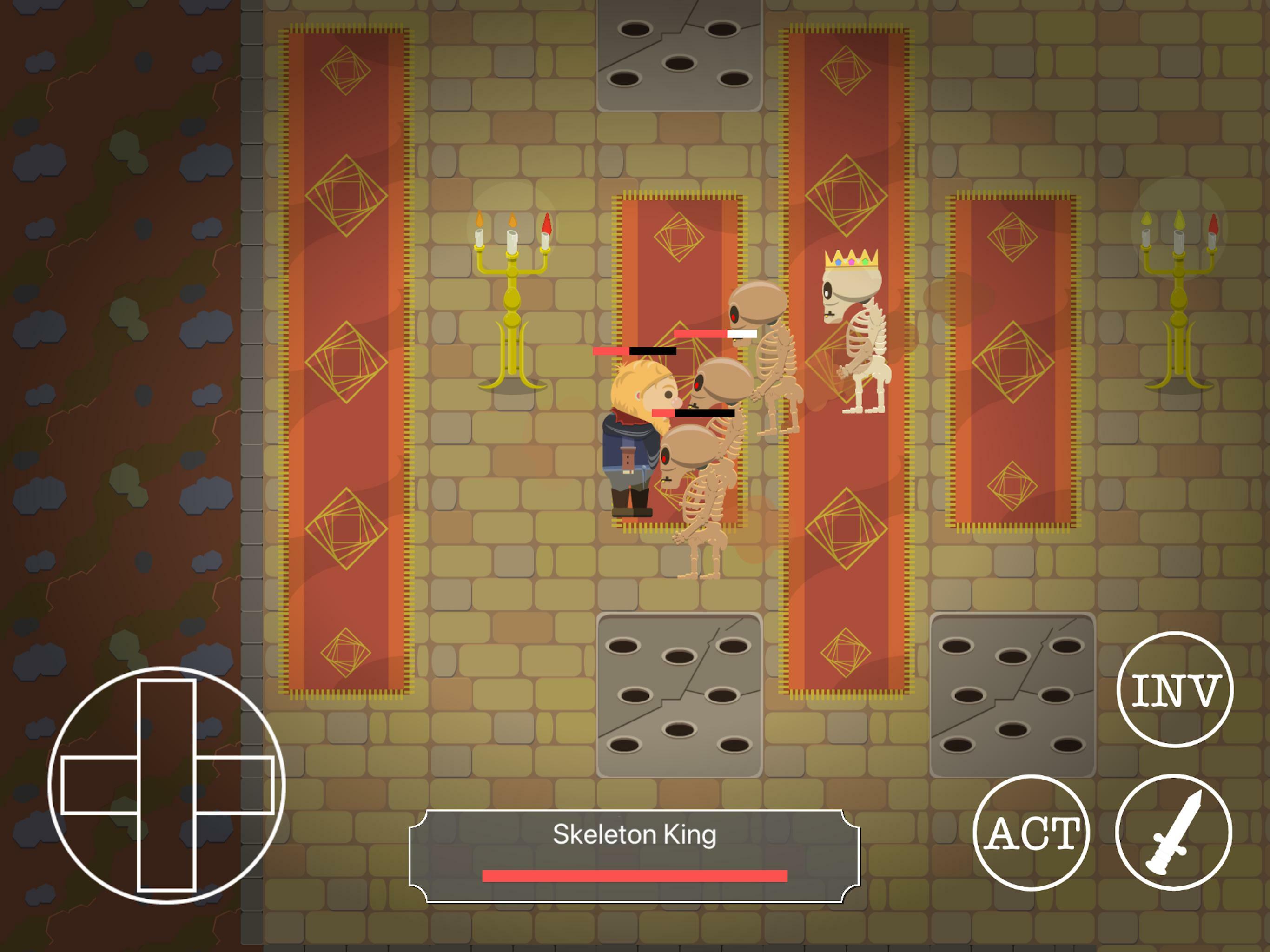Open the INV inventory button
Viewport: 1270px width, 952px height.
pos(1174,689)
